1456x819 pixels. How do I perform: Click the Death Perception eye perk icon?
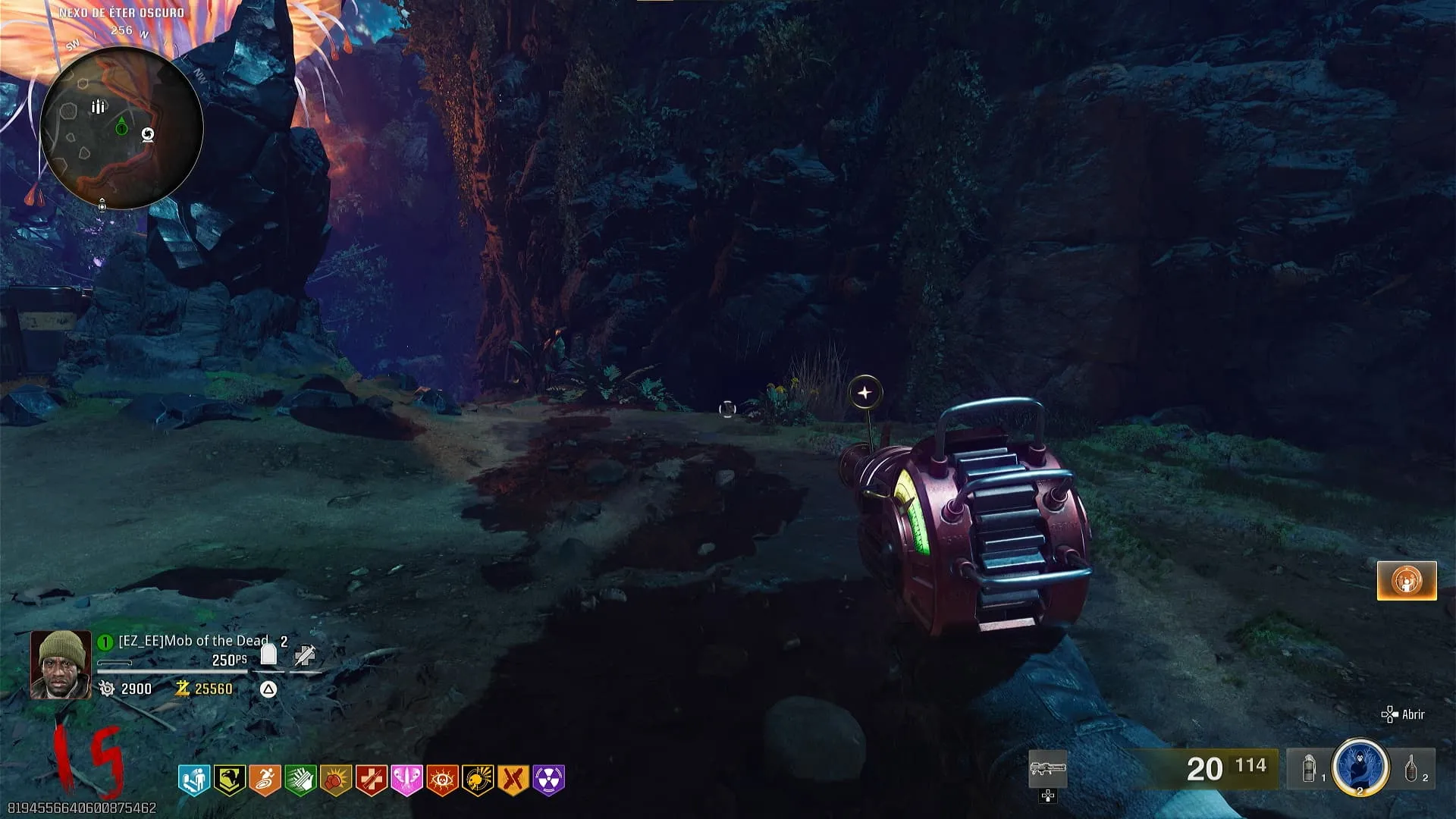tap(442, 779)
